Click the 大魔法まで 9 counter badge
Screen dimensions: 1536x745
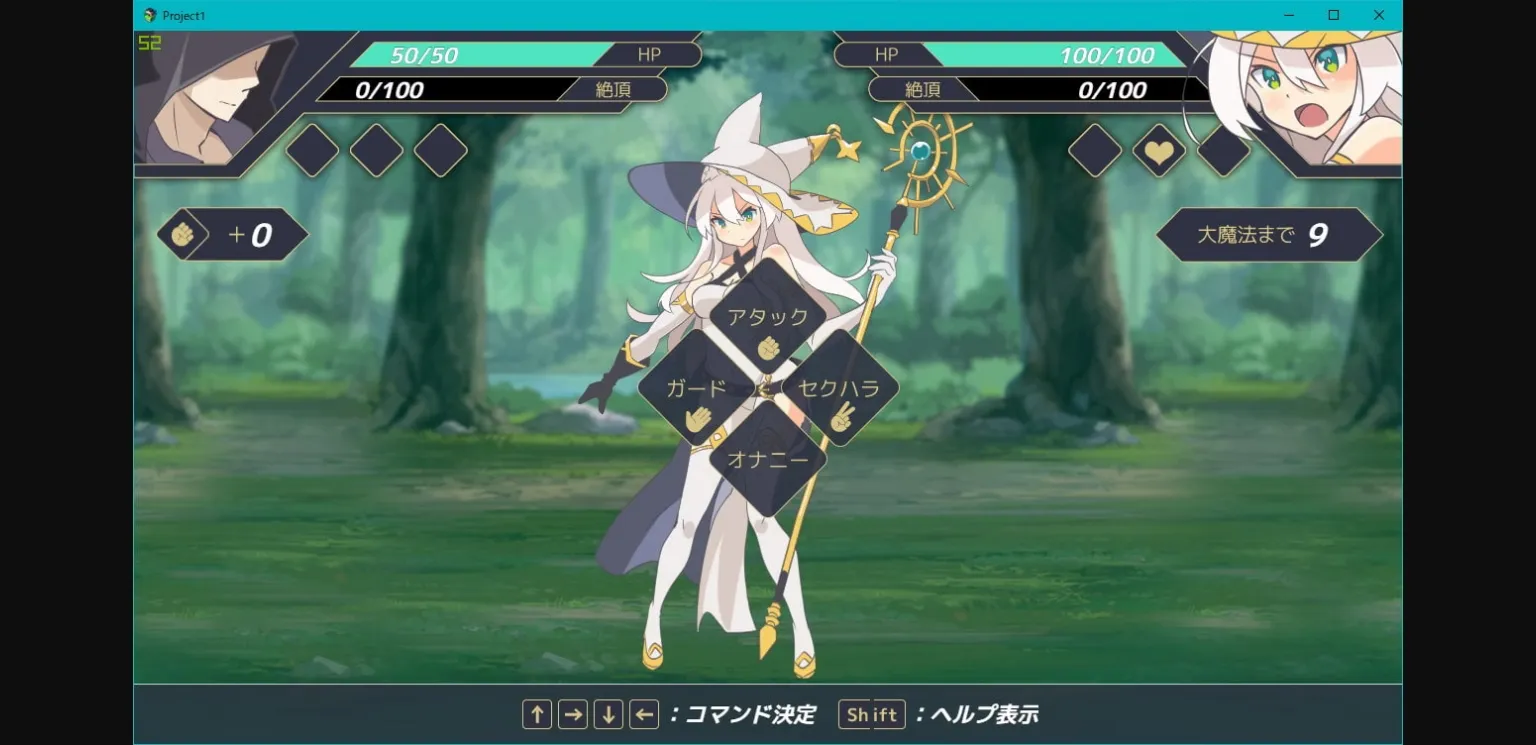1268,234
